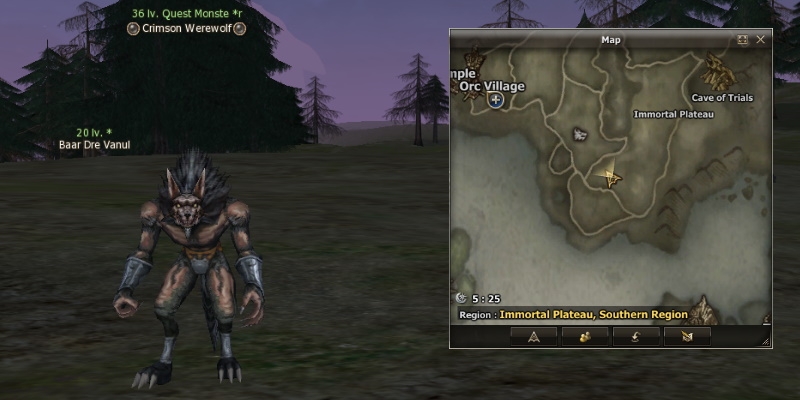The image size is (800, 400).
Task: Click the white wolf marker on map
Action: 580,134
